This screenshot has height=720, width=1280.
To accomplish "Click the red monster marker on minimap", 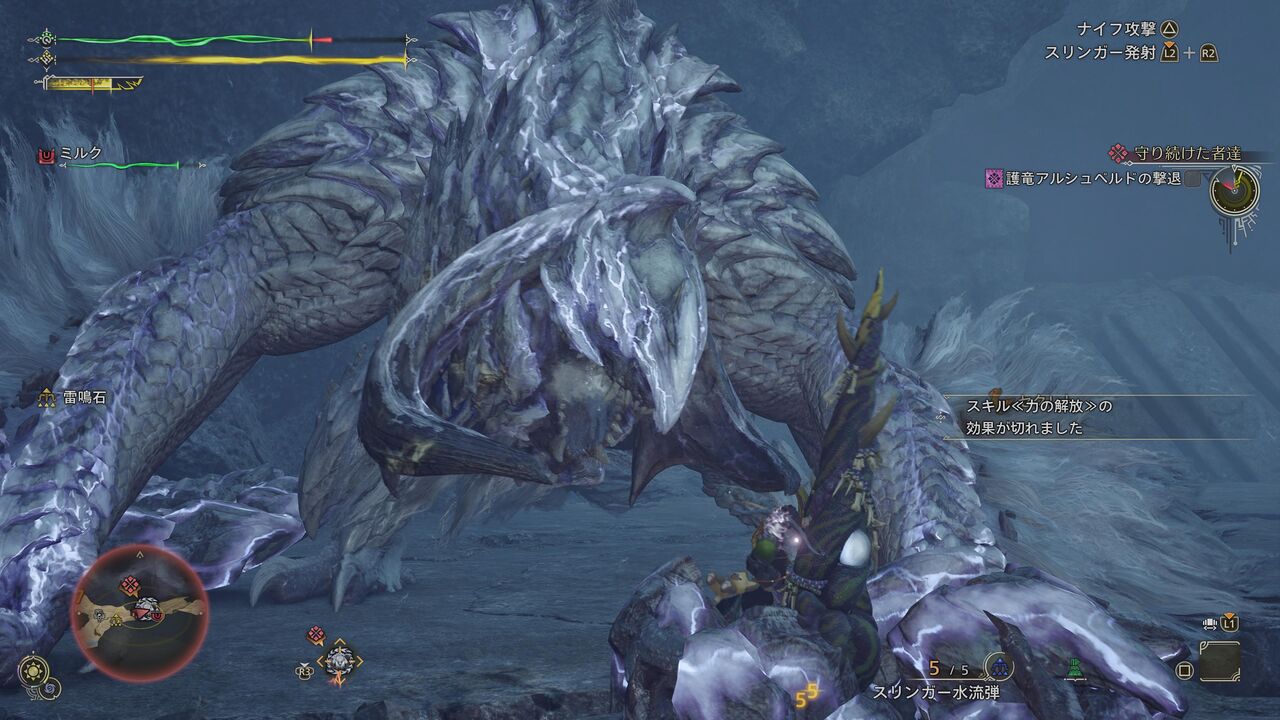I will [130, 587].
